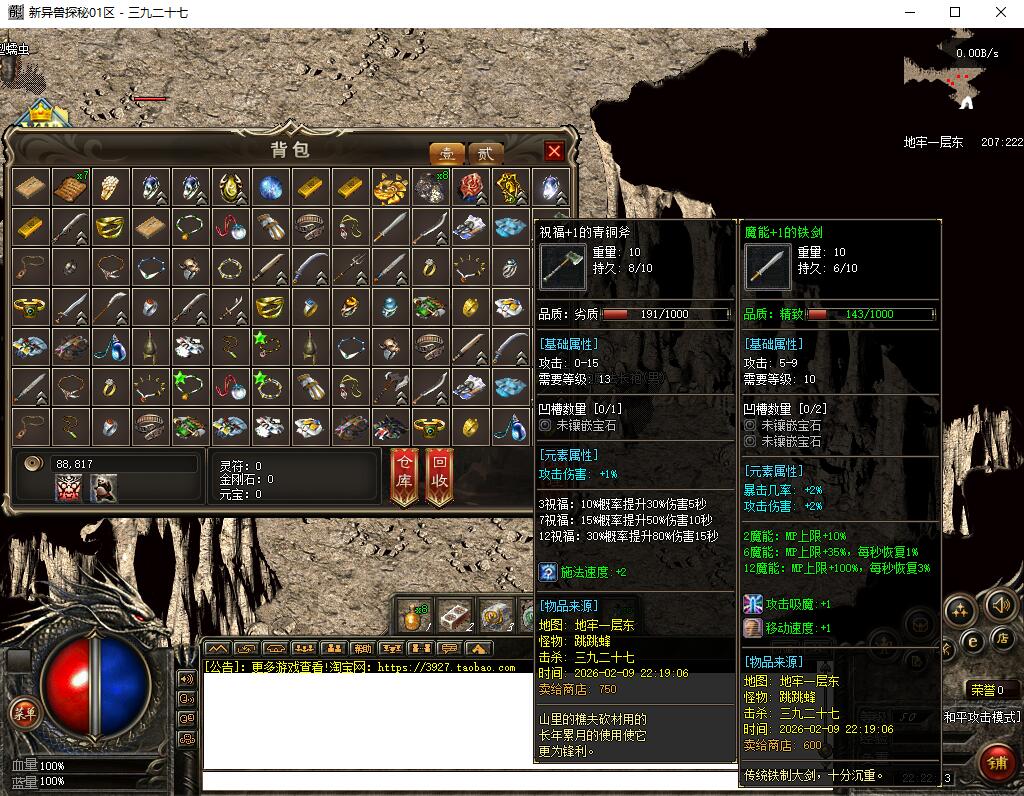Open the 店 shop round button
Viewport: 1024px width, 796px height.
point(1002,638)
